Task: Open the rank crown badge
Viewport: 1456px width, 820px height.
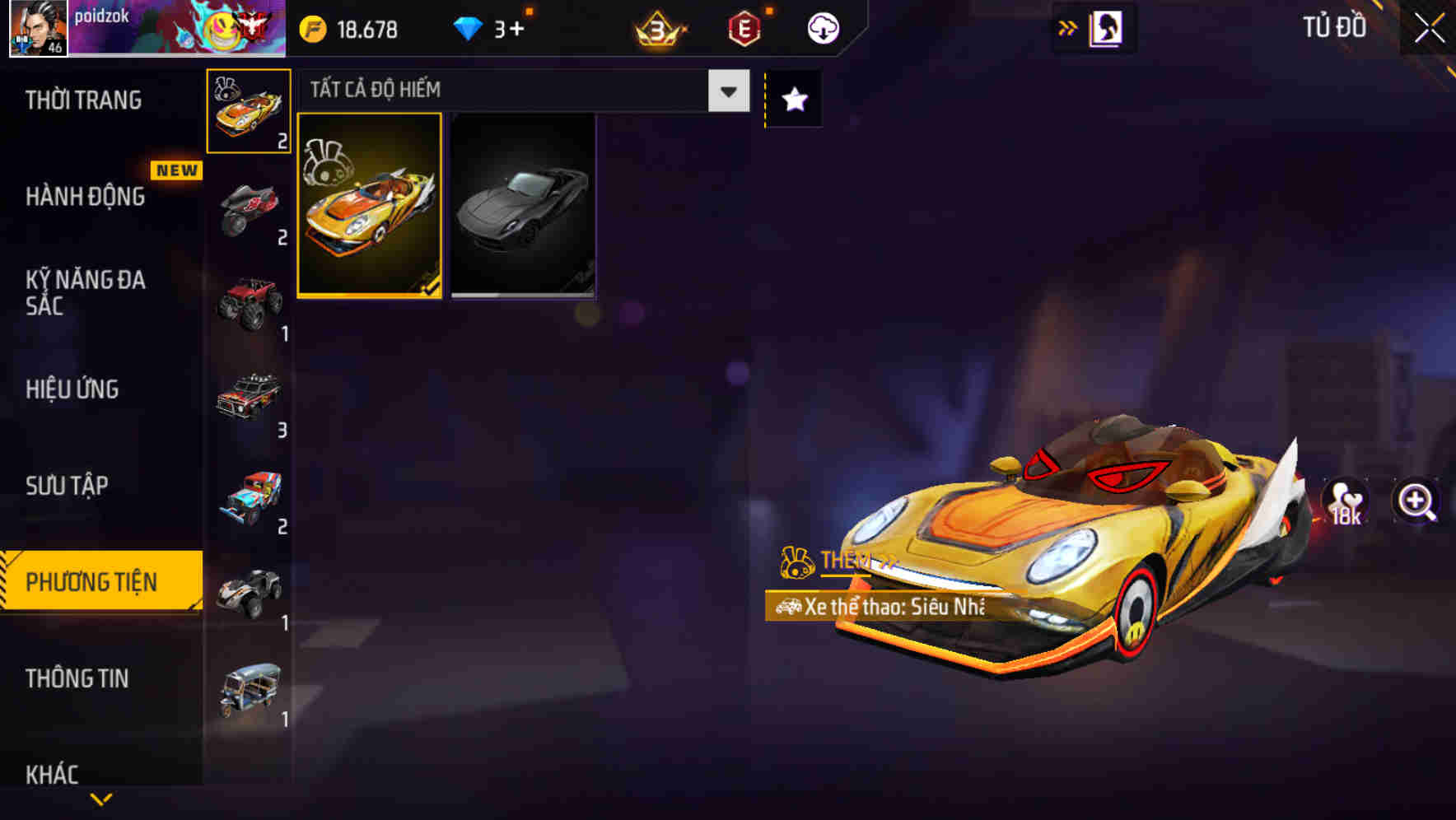Action: (655, 29)
